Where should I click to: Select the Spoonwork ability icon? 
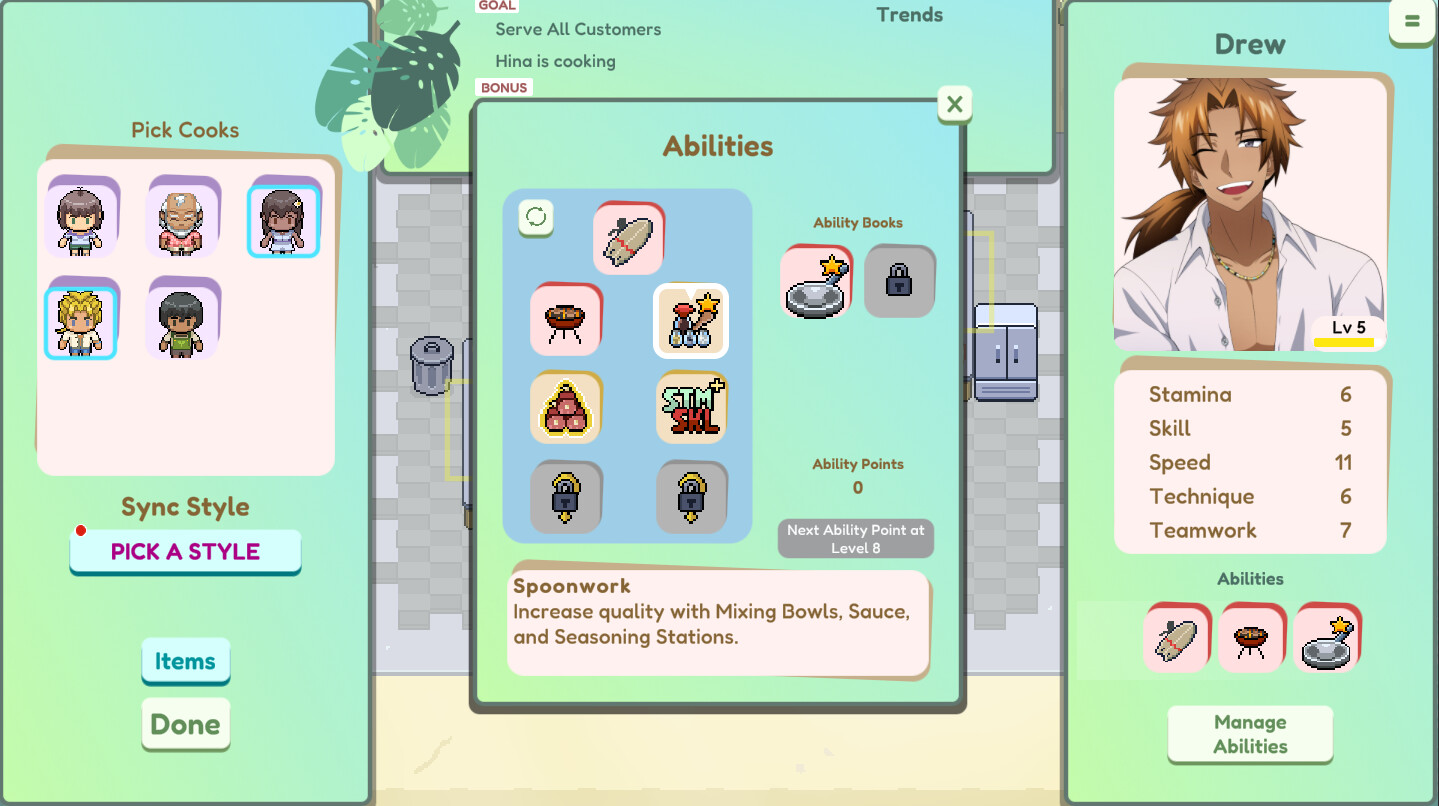690,321
